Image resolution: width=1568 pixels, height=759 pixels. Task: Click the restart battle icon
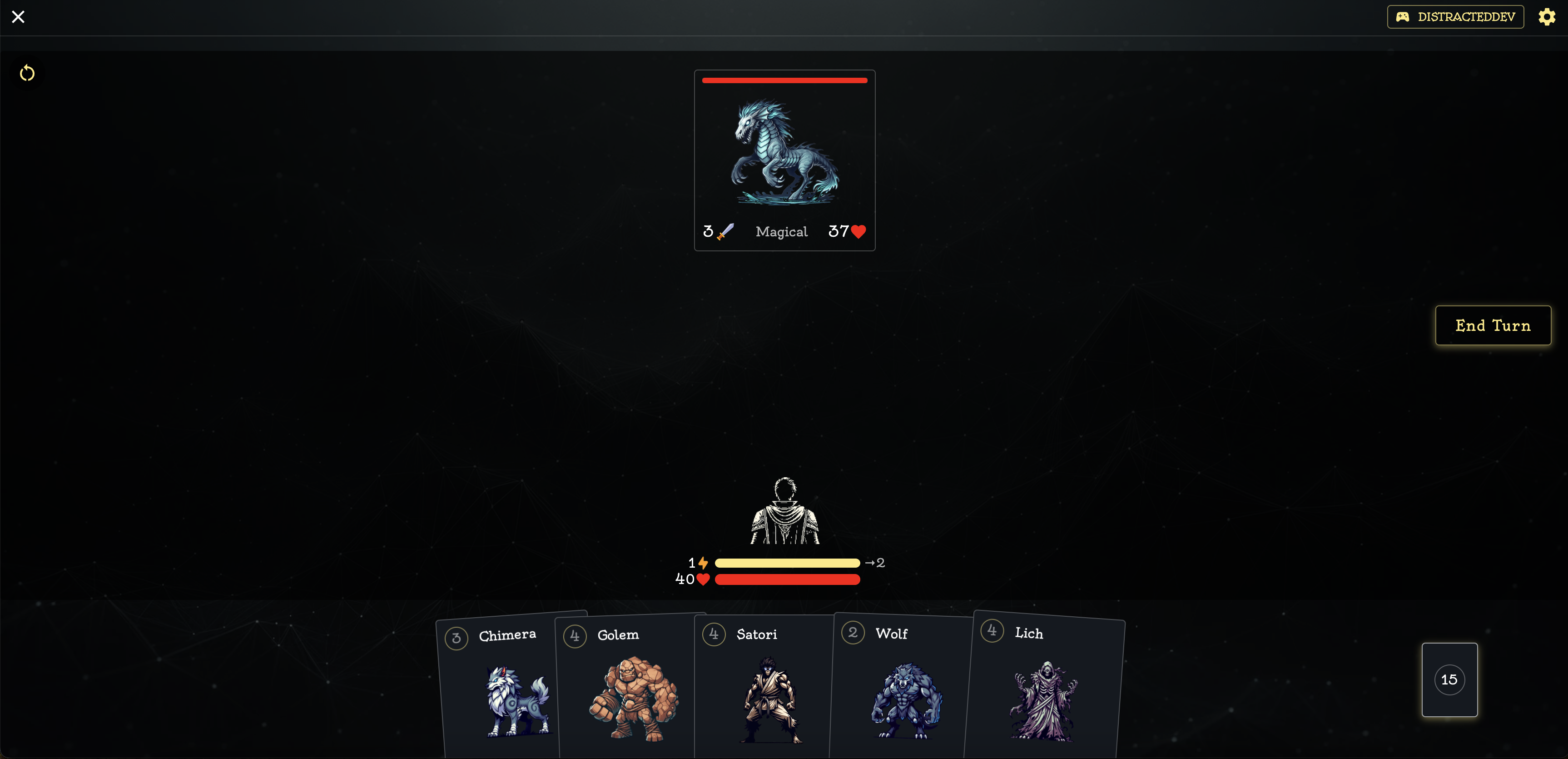click(x=27, y=73)
